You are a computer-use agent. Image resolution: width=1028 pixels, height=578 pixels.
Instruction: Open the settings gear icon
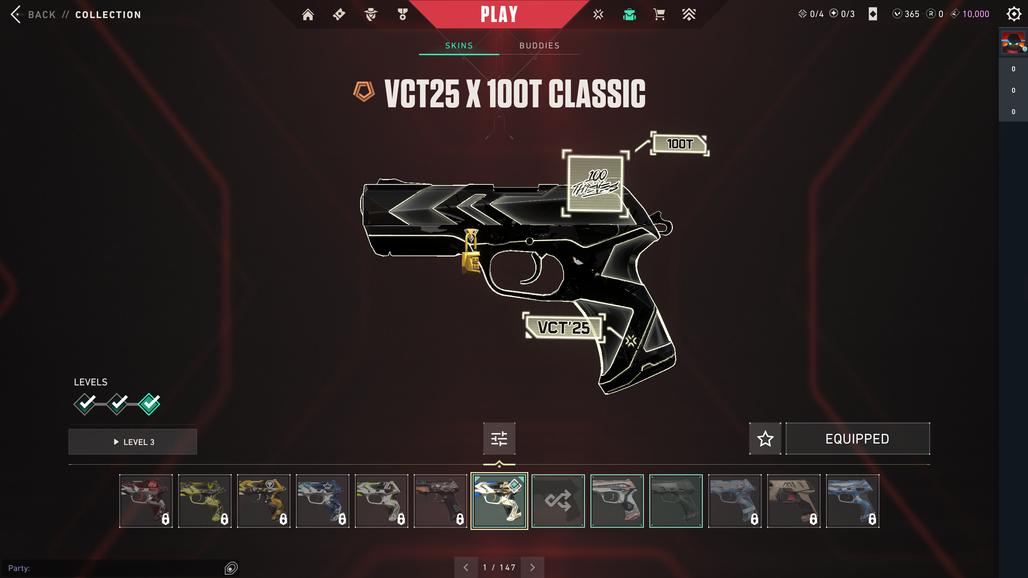[x=1013, y=14]
